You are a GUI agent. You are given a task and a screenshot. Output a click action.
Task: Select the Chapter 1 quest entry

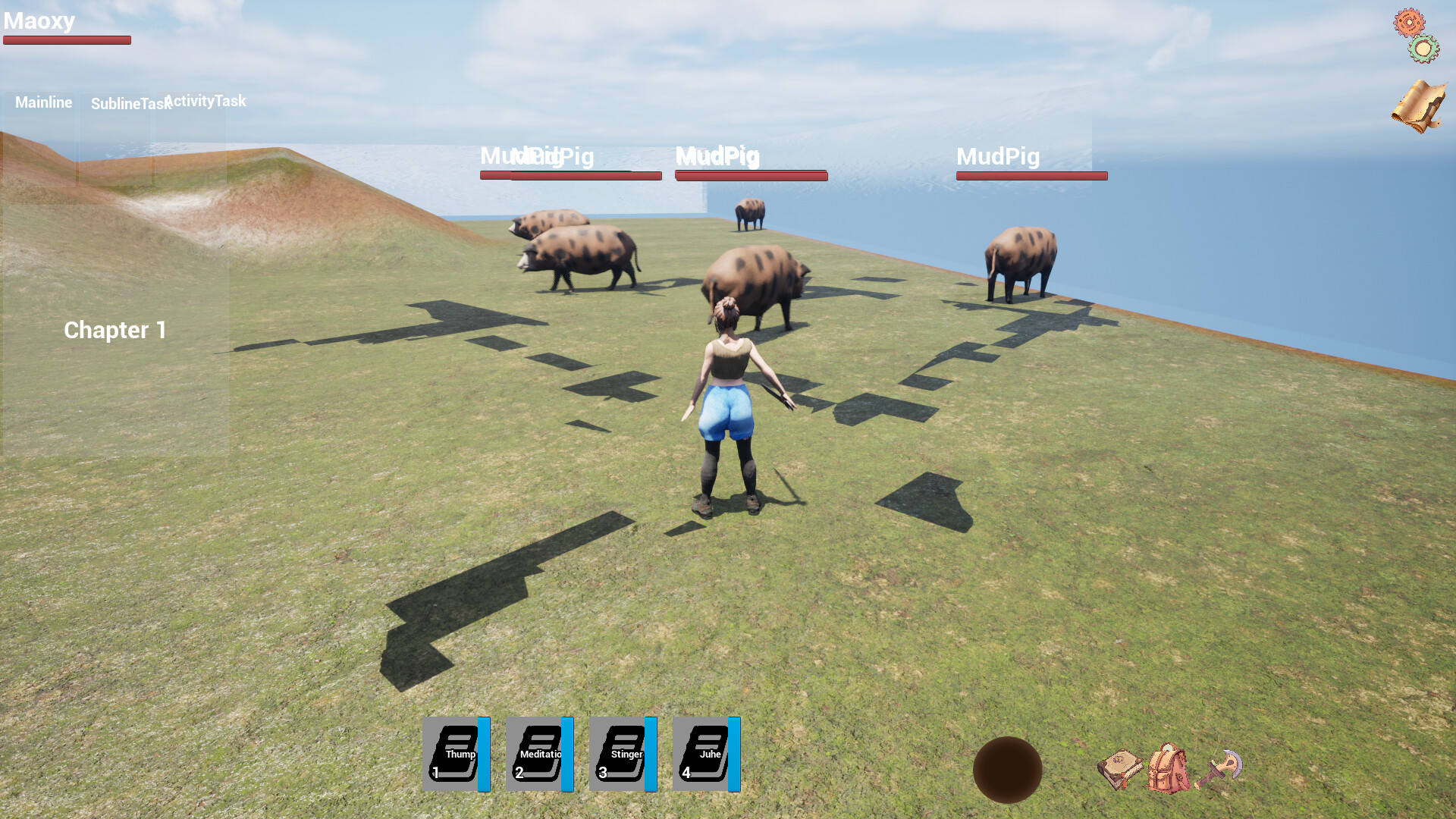click(x=115, y=331)
